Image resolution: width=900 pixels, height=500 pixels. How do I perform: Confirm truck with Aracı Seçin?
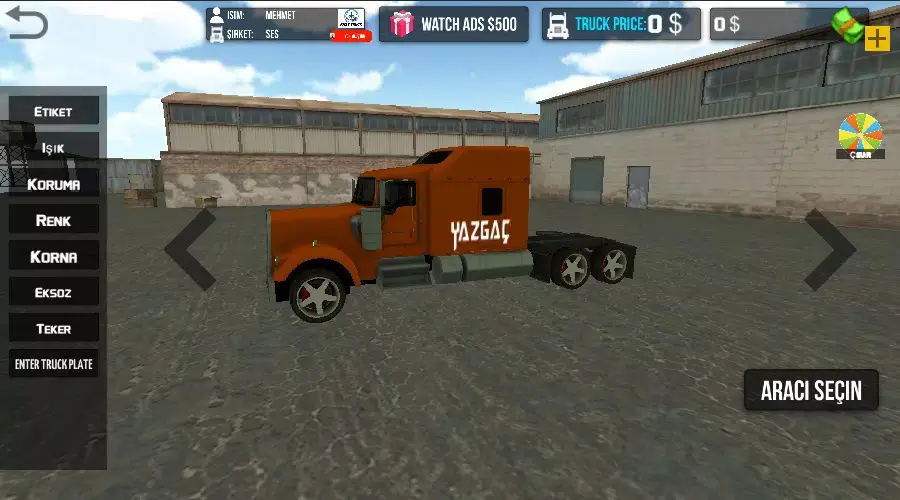811,390
